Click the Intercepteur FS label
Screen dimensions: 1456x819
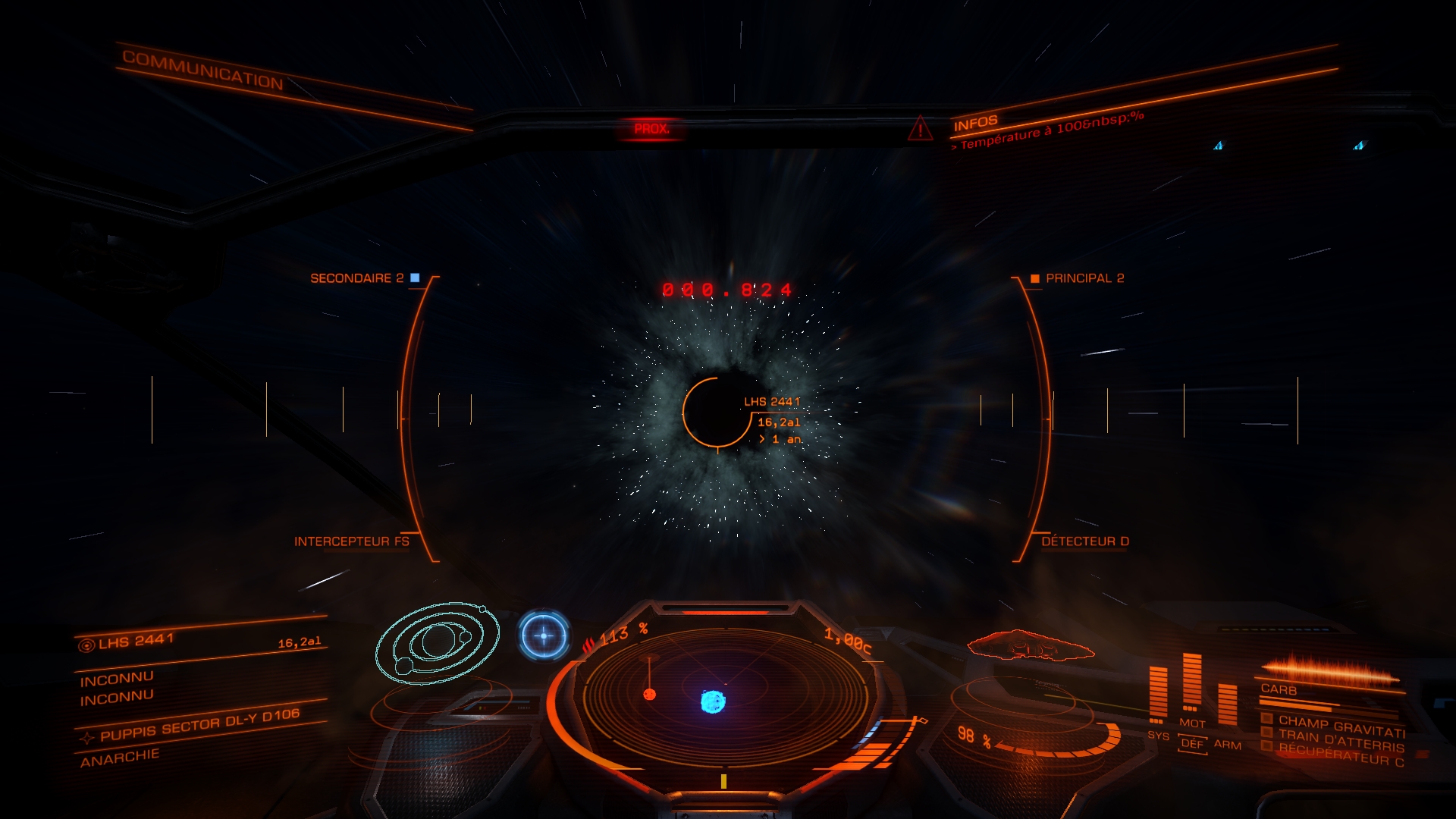pos(351,541)
